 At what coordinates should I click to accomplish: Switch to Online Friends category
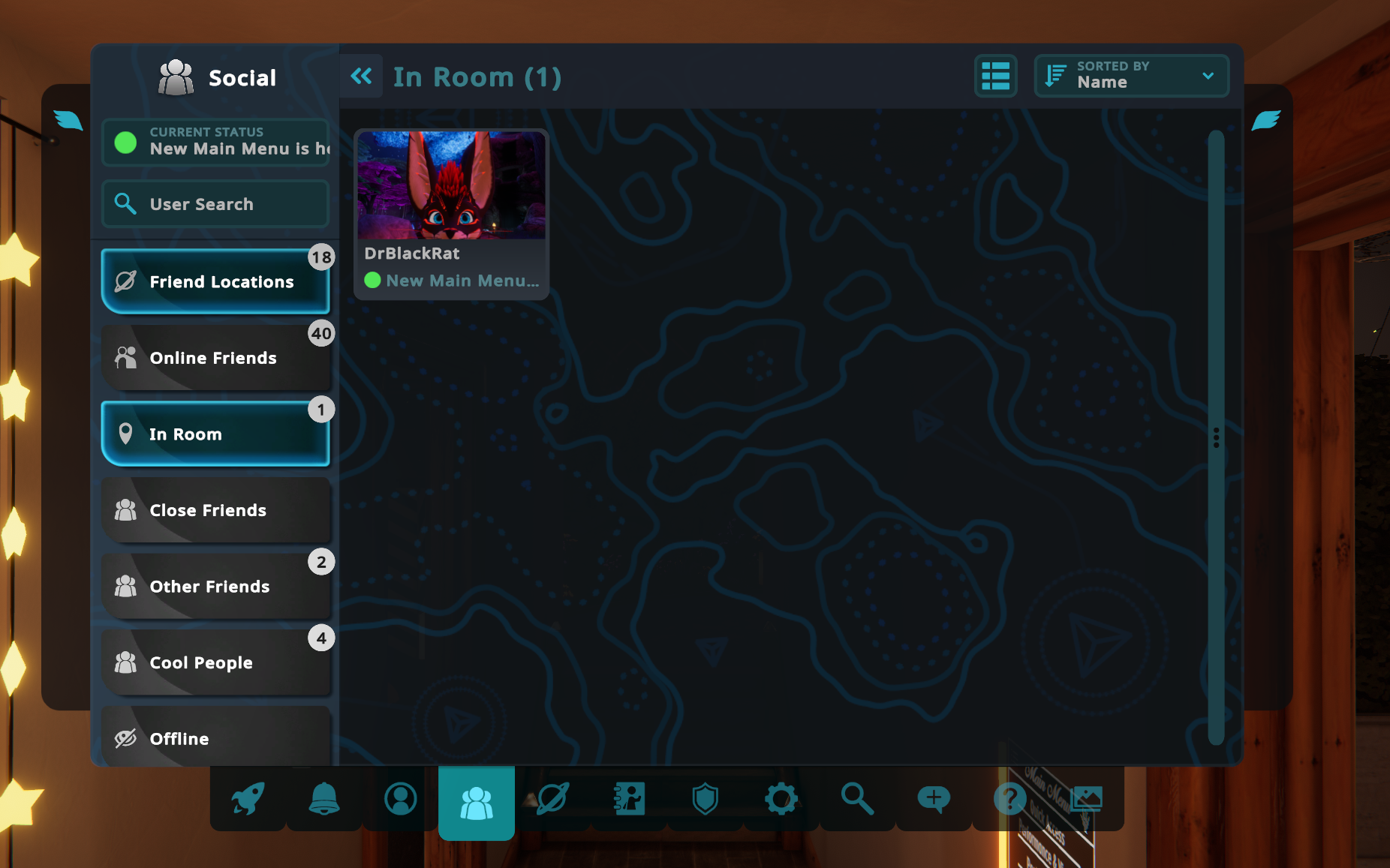coord(215,358)
